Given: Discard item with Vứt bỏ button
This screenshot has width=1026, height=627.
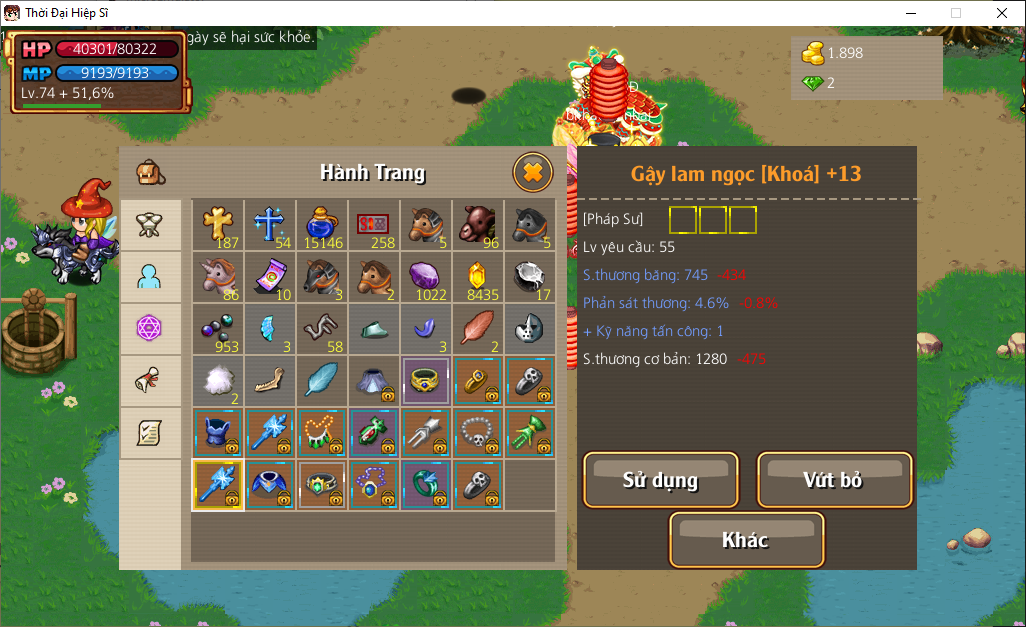Looking at the screenshot, I should [834, 480].
